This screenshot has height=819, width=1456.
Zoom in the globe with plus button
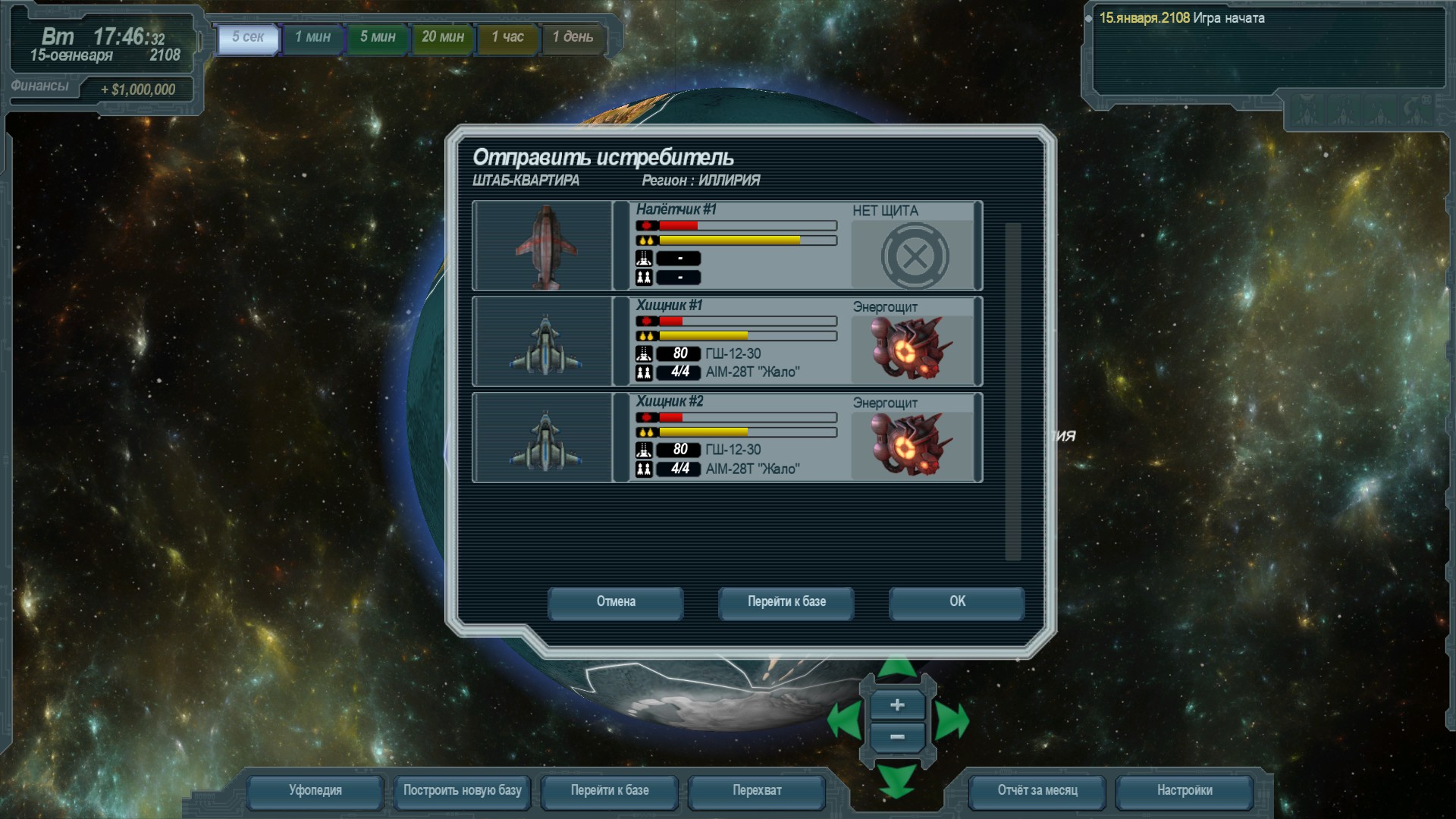897,705
